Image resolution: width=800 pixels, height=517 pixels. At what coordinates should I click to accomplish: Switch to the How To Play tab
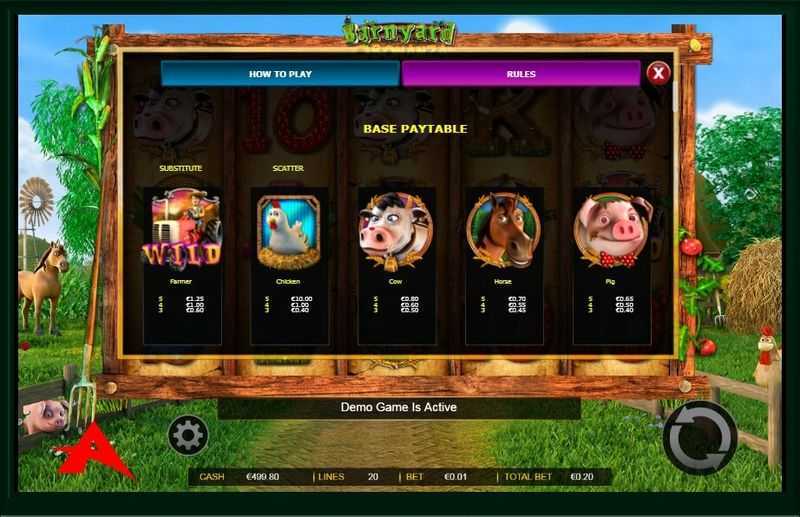280,74
